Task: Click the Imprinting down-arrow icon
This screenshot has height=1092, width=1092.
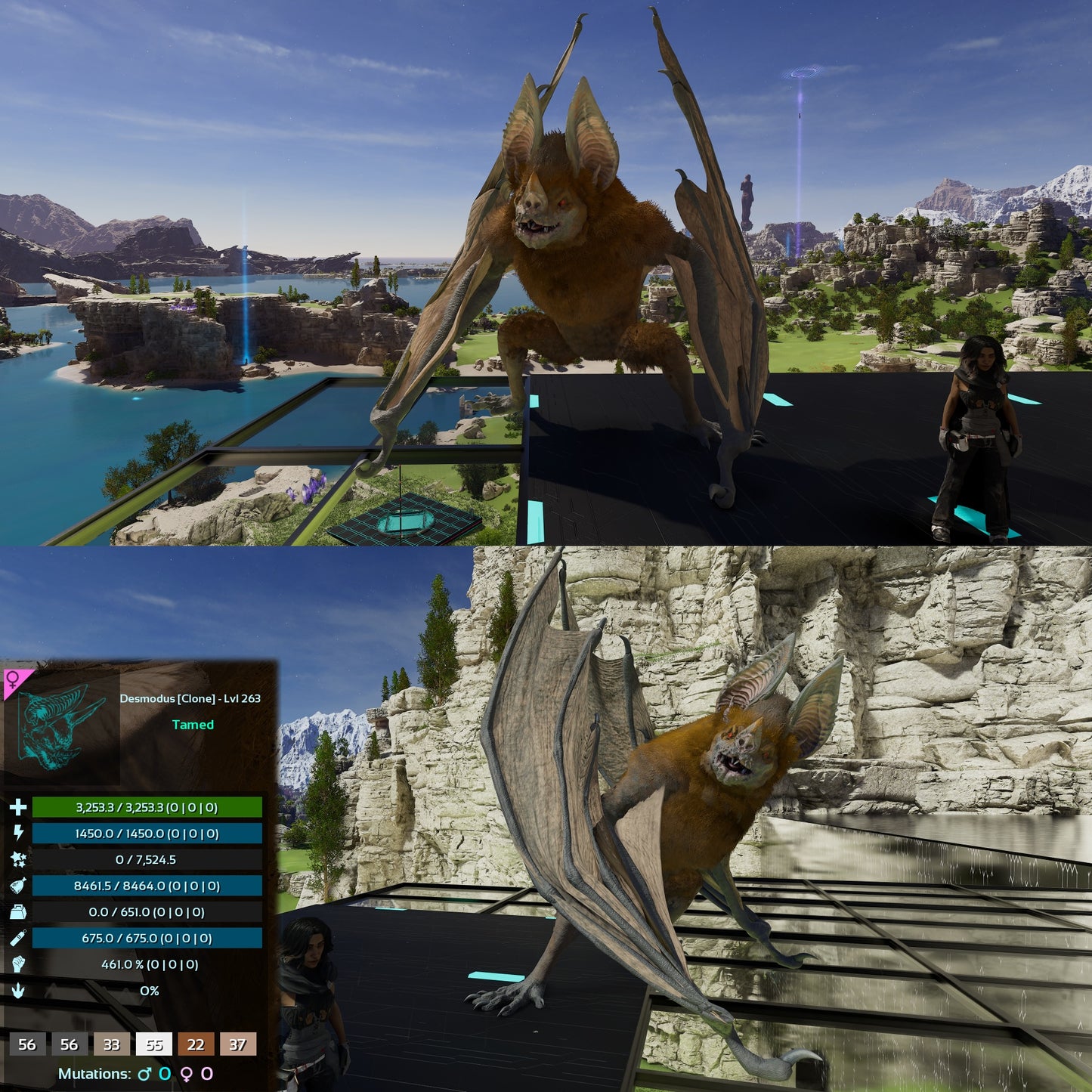Action: tap(19, 990)
